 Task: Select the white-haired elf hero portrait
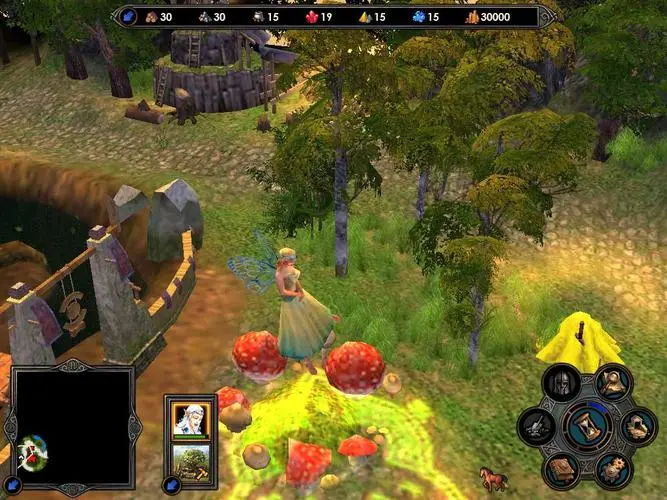190,420
